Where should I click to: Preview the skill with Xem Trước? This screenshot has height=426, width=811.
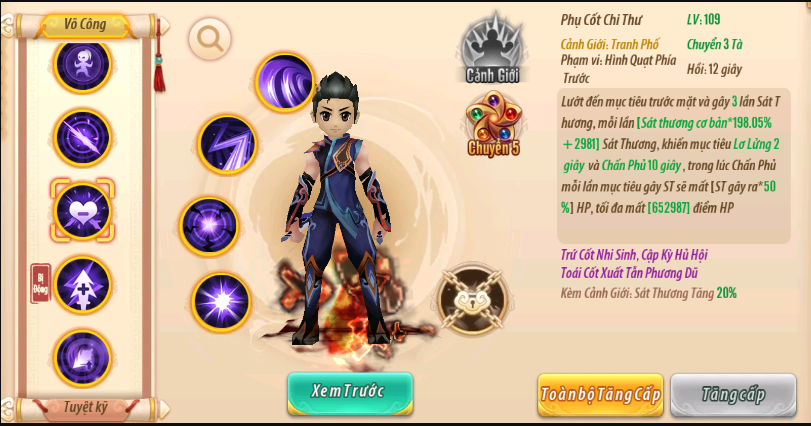tap(349, 392)
